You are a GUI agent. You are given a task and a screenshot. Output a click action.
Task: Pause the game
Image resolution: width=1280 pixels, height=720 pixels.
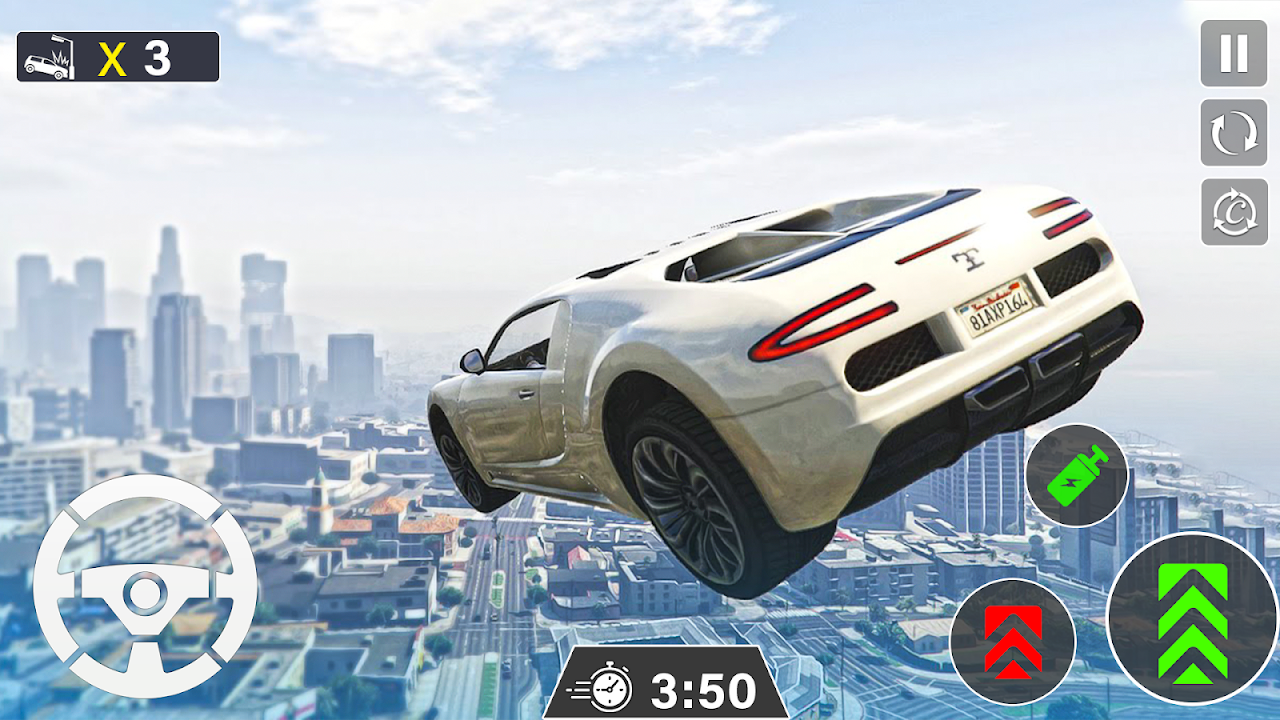(1233, 53)
